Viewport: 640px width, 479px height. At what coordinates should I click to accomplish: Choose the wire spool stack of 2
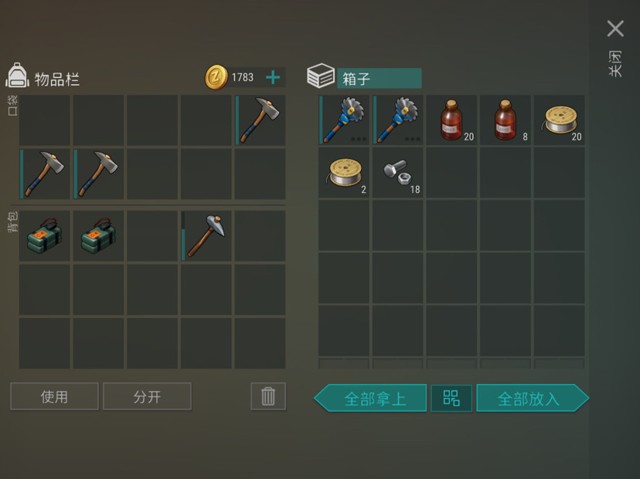coord(344,173)
